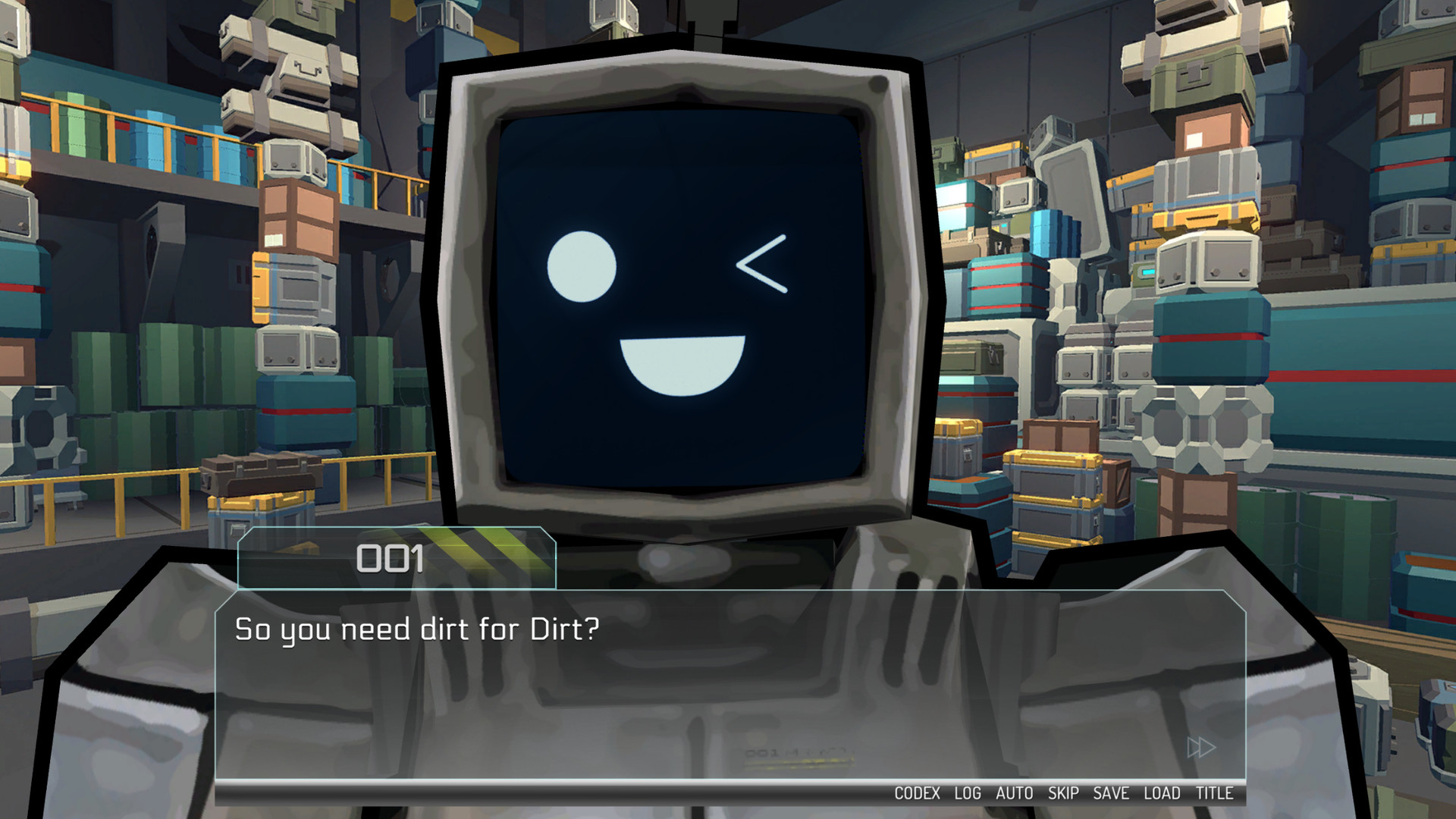Click the winking "<" eye symbol
Viewport: 1456px width, 819px height.
764,262
